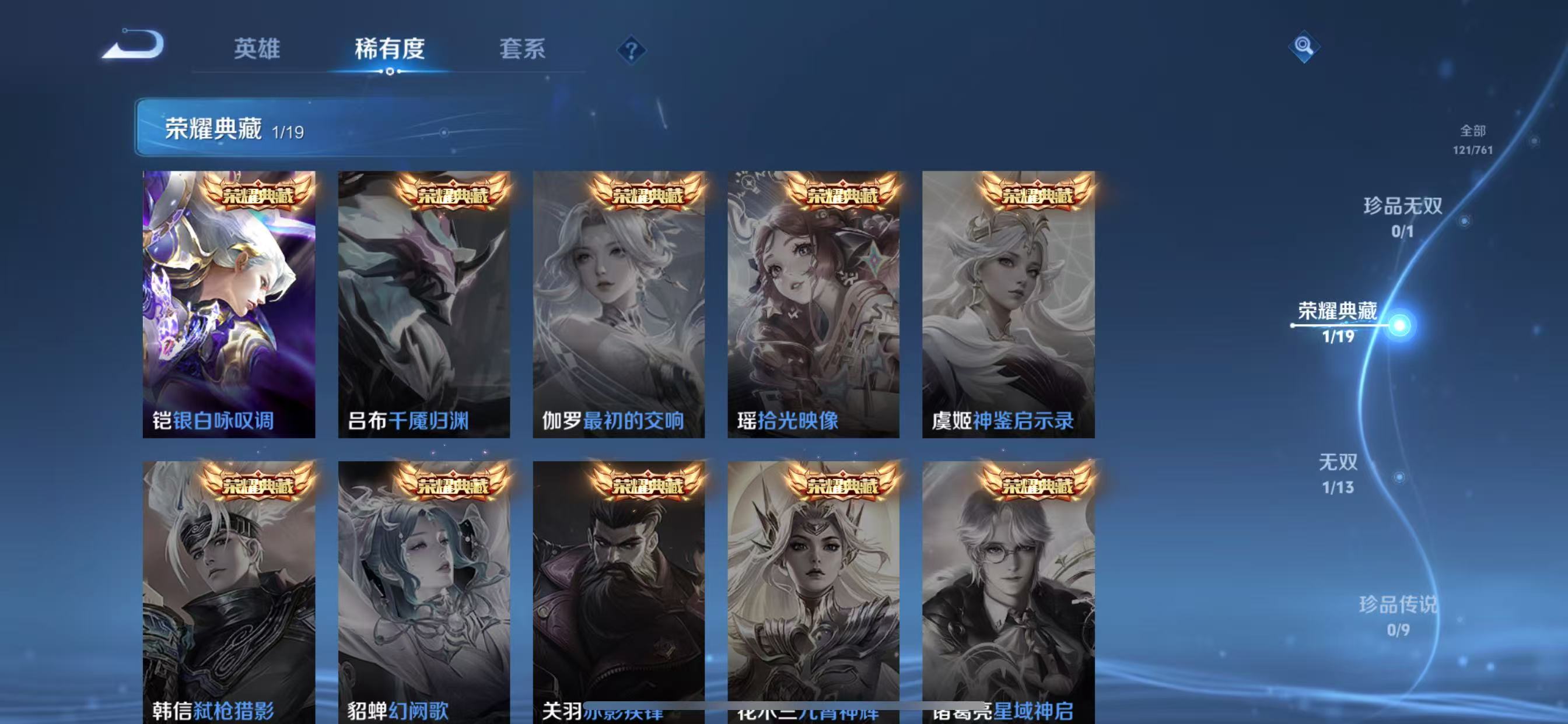View 貂蝉 幻阙歌 skin card
Viewport: 1568px width, 724px height.
423,590
